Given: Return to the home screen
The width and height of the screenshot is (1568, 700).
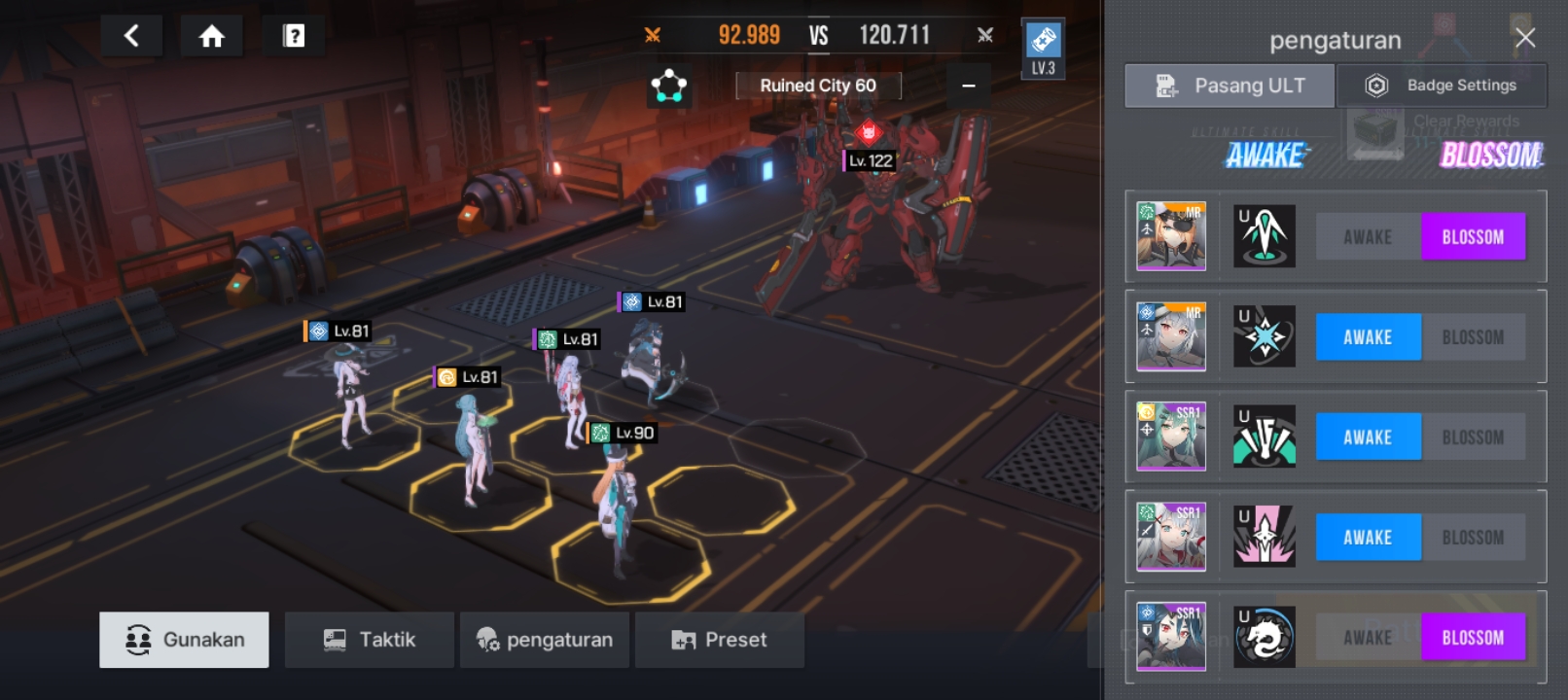Looking at the screenshot, I should (x=211, y=37).
